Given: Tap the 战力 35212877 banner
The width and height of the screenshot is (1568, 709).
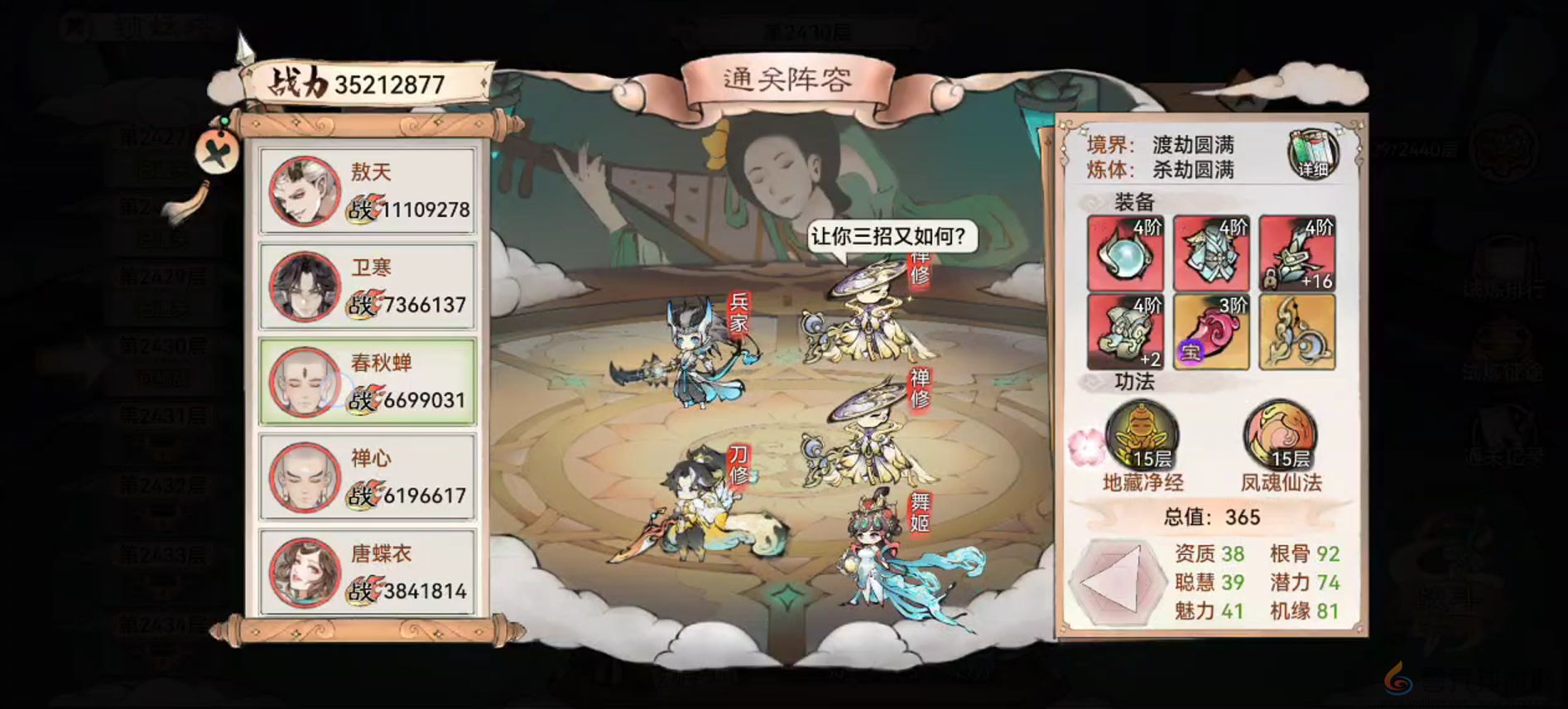Looking at the screenshot, I should pyautogui.click(x=364, y=80).
